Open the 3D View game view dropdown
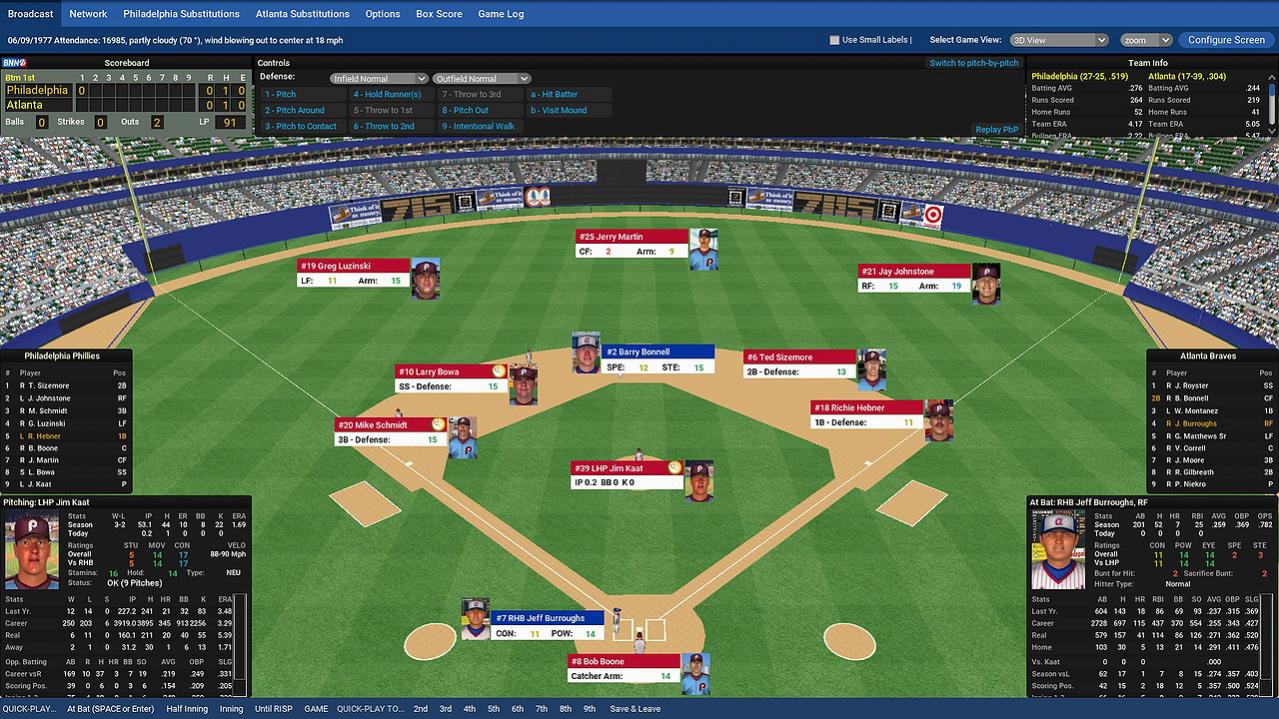 click(x=1059, y=40)
